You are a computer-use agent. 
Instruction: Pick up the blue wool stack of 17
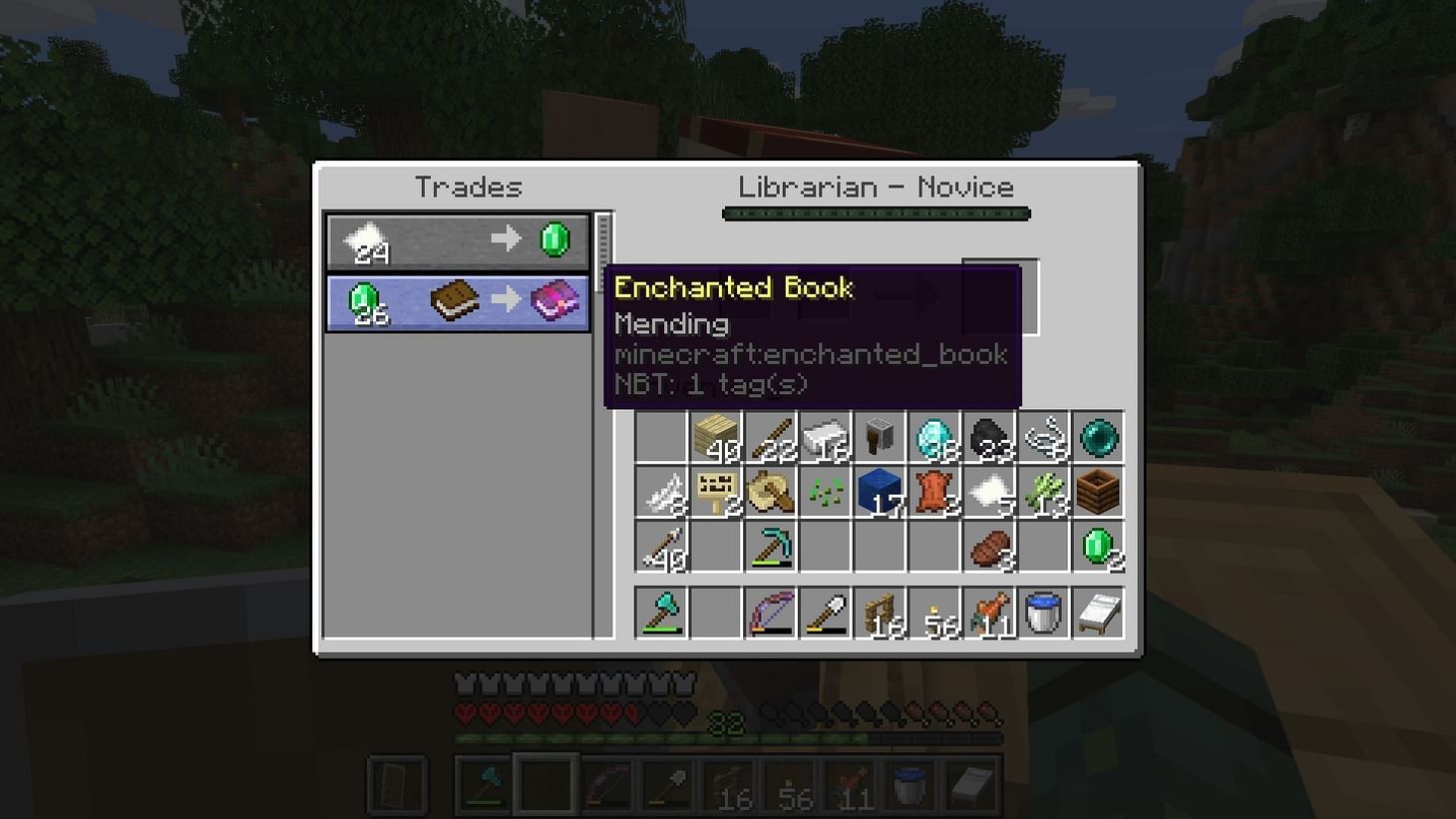(881, 491)
